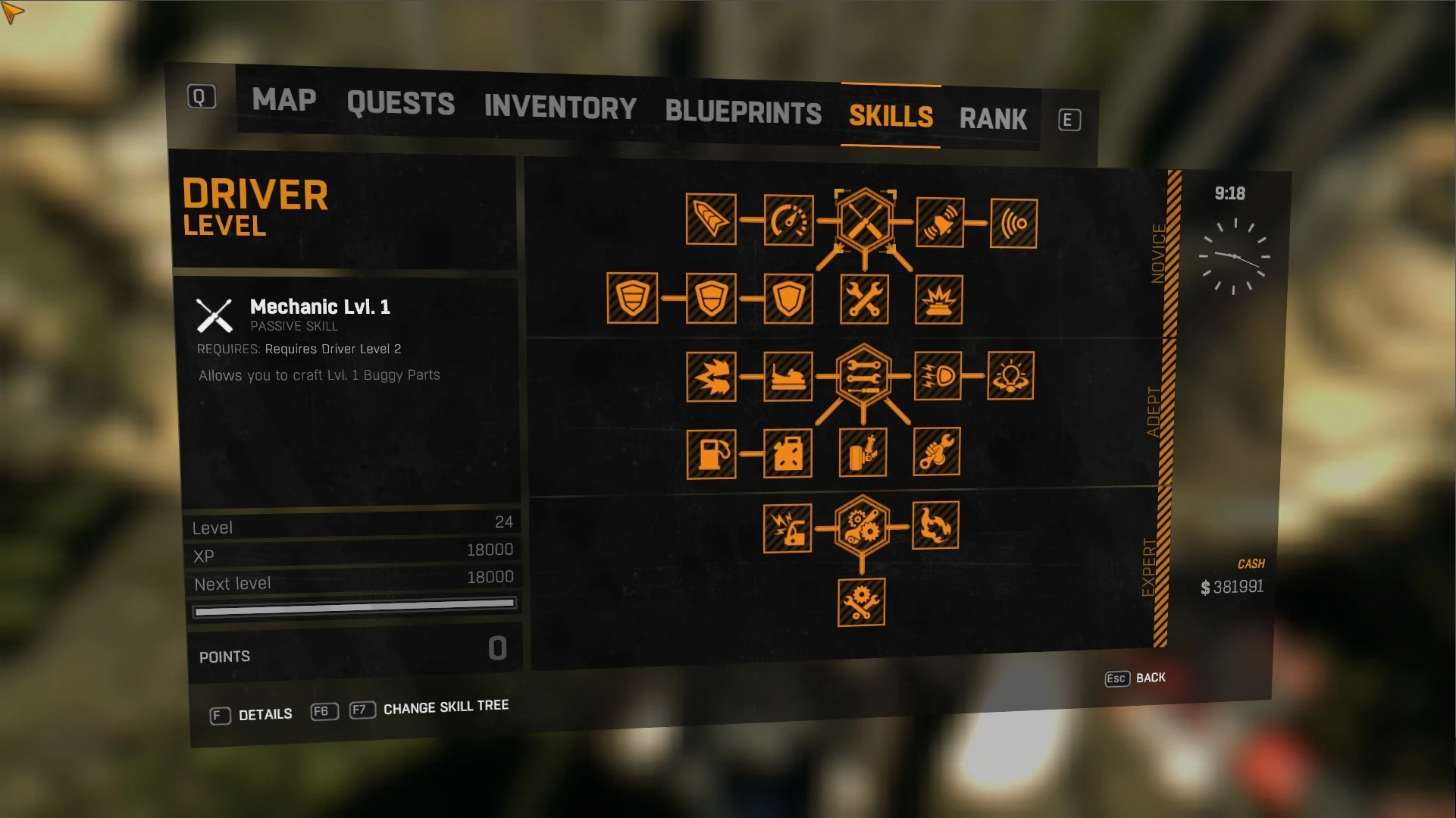Open the flame swirl Expert skill node
This screenshot has height=818, width=1456.
point(936,525)
